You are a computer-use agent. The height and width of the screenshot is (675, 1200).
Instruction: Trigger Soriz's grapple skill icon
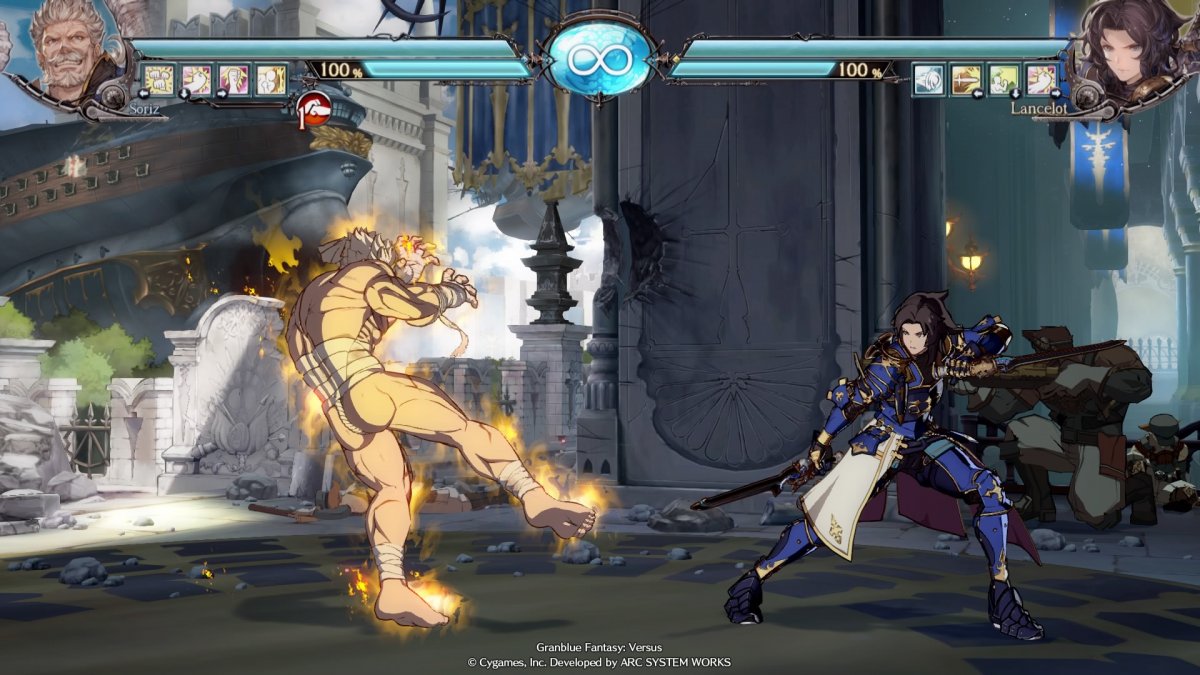pos(271,79)
